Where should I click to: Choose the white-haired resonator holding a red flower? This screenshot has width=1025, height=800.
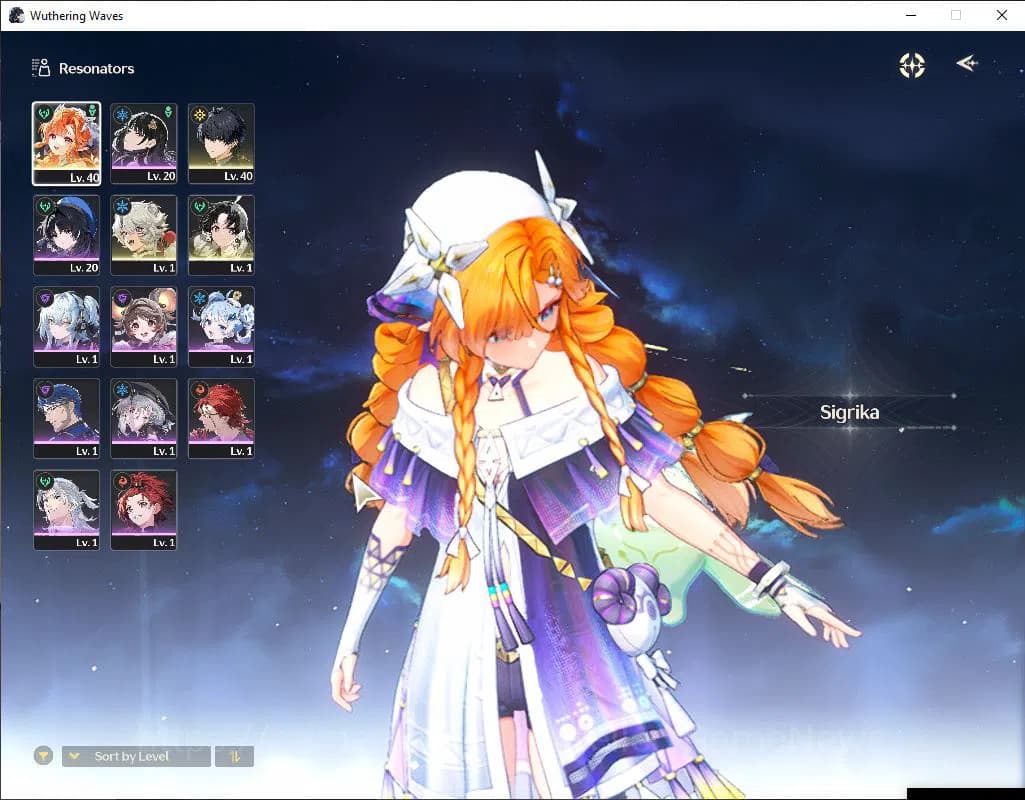pos(144,235)
